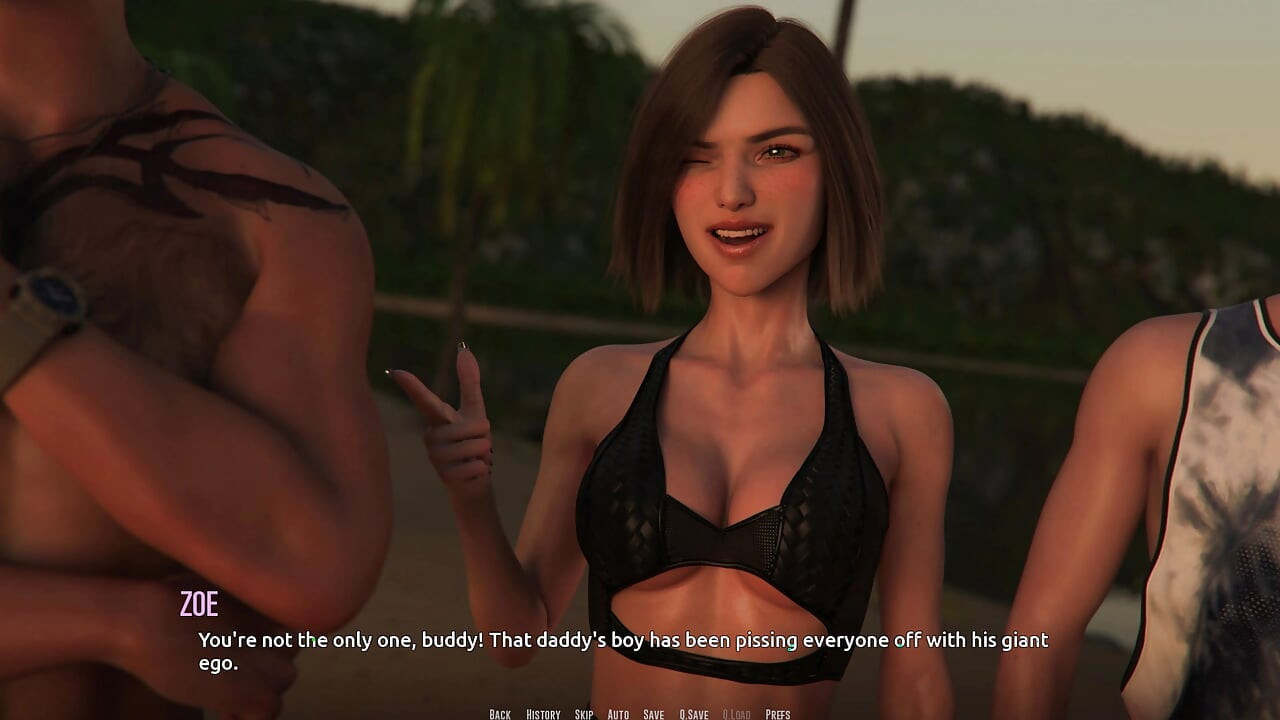The width and height of the screenshot is (1280, 720).
Task: Click the ZOE name label
Action: tap(198, 603)
